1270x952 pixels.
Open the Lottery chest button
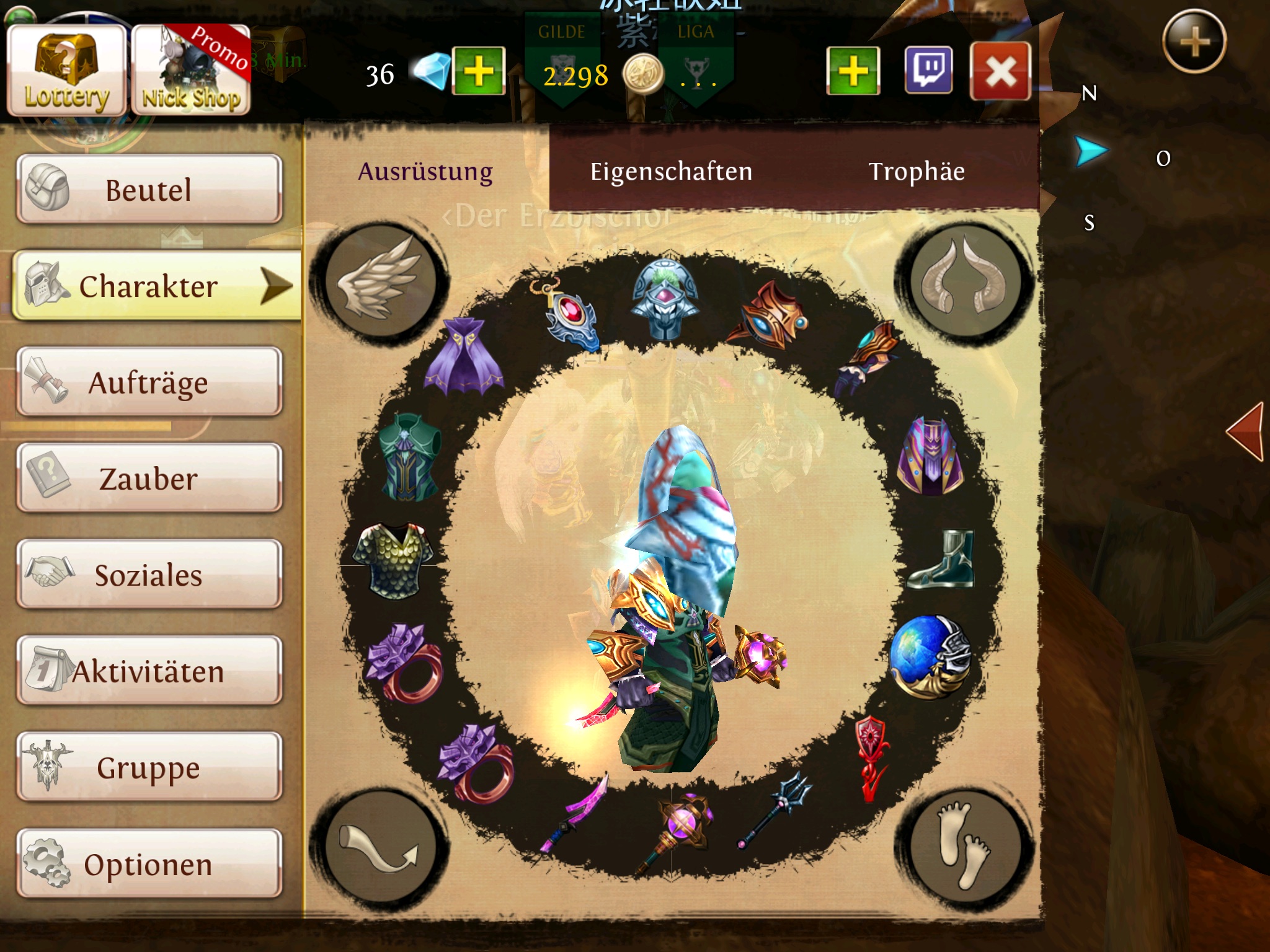66,71
